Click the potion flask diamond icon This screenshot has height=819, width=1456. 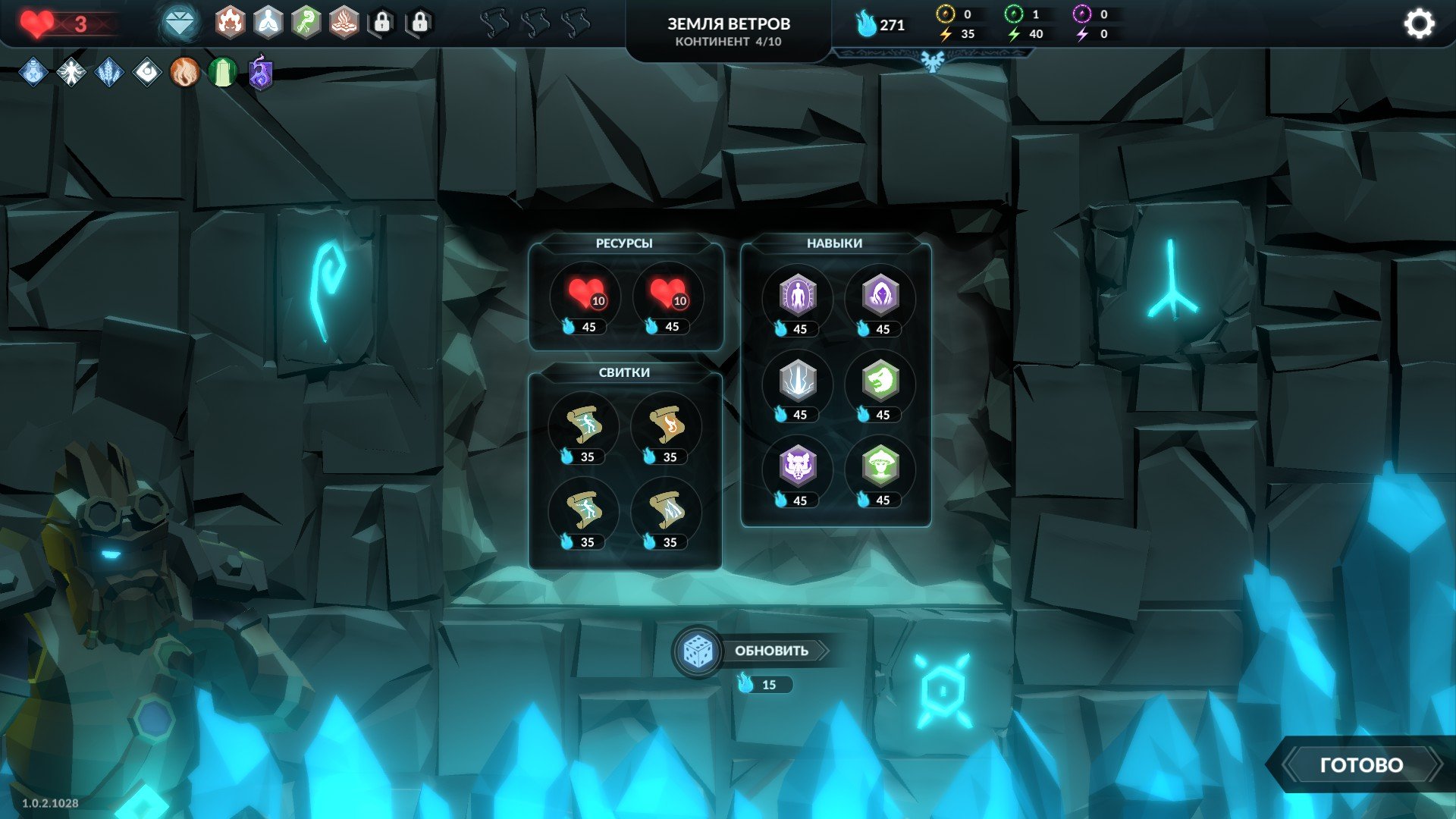click(33, 73)
